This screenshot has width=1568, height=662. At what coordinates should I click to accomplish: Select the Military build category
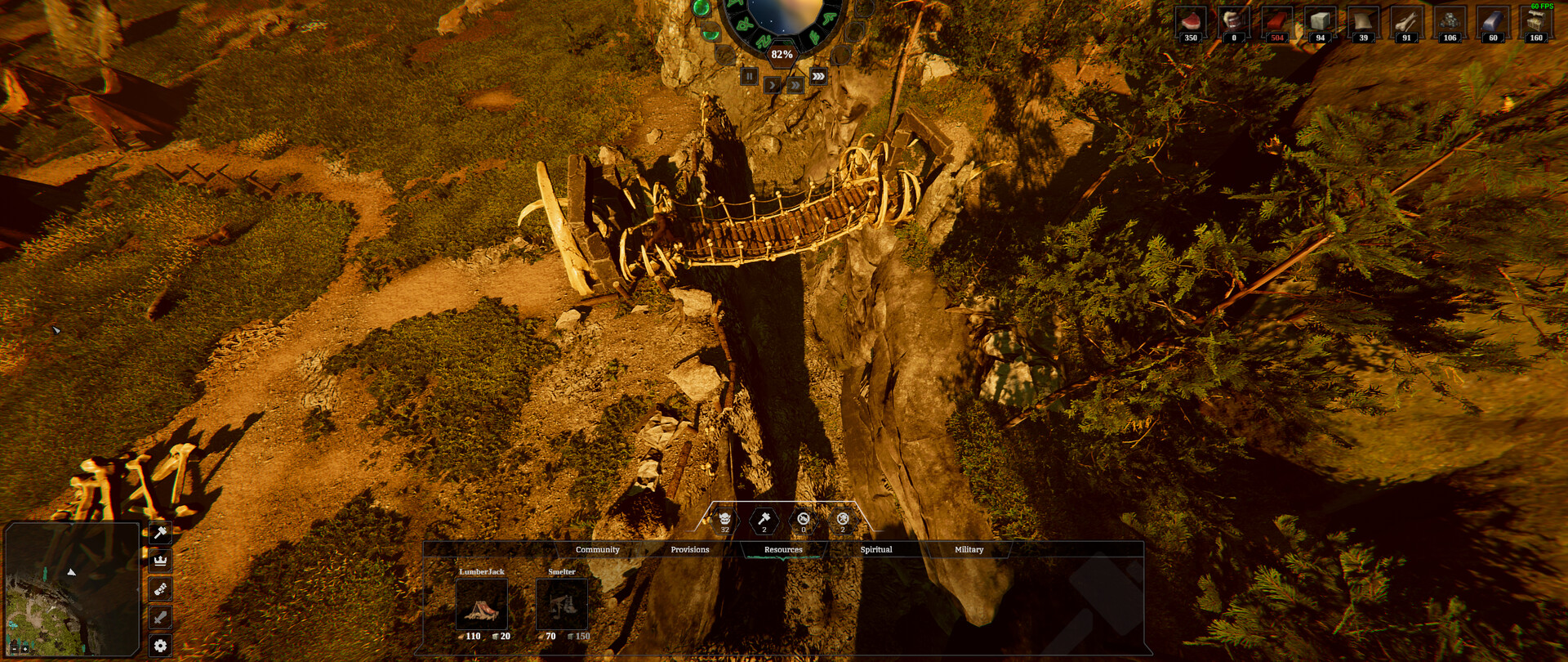pos(969,549)
